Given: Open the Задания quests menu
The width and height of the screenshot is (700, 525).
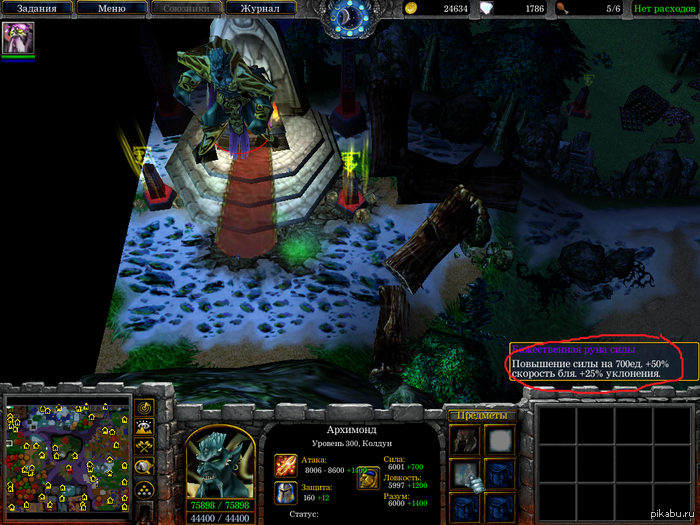Looking at the screenshot, I should click(36, 9).
